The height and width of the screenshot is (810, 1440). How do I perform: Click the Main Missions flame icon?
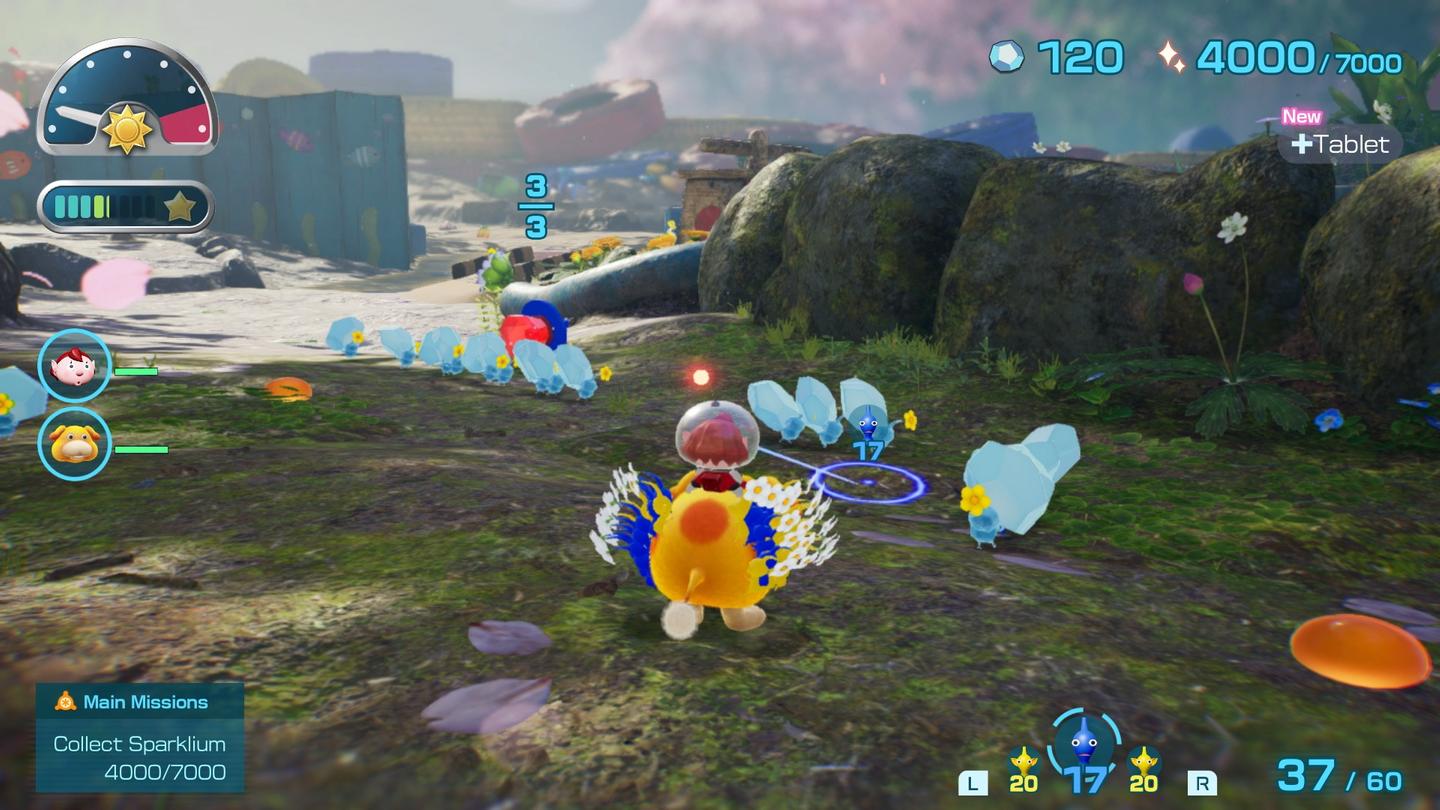[x=64, y=702]
